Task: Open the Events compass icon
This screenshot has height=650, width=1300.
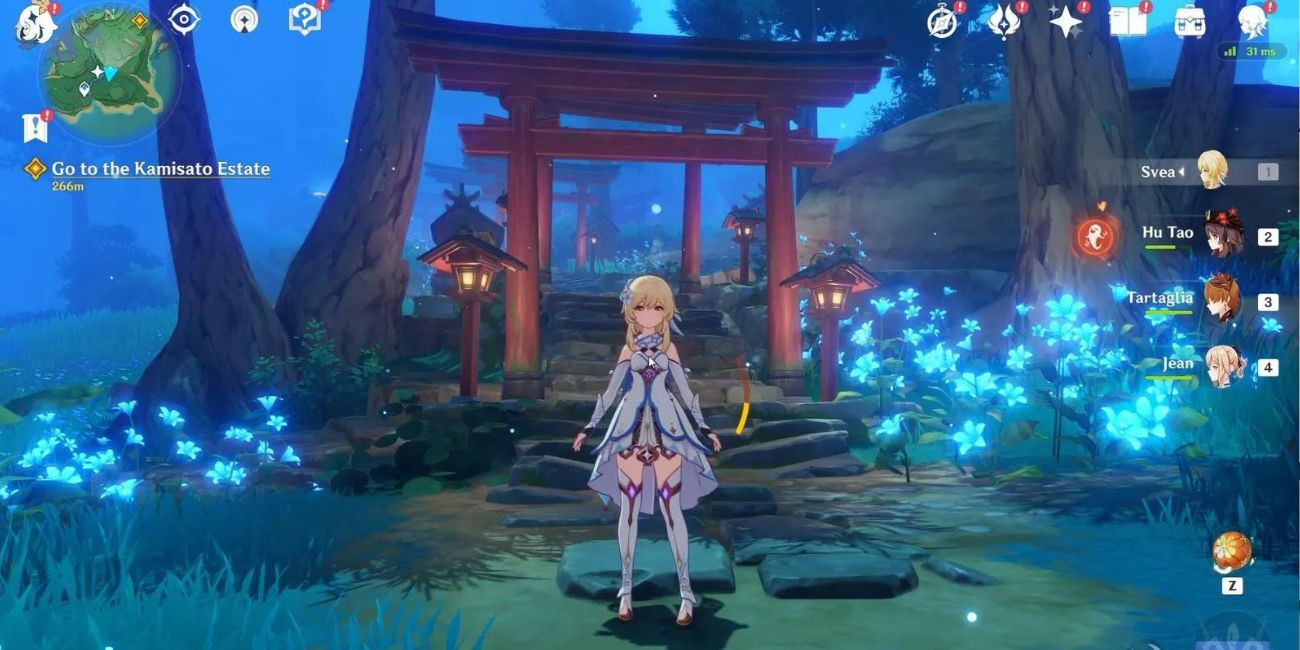Action: [x=943, y=21]
